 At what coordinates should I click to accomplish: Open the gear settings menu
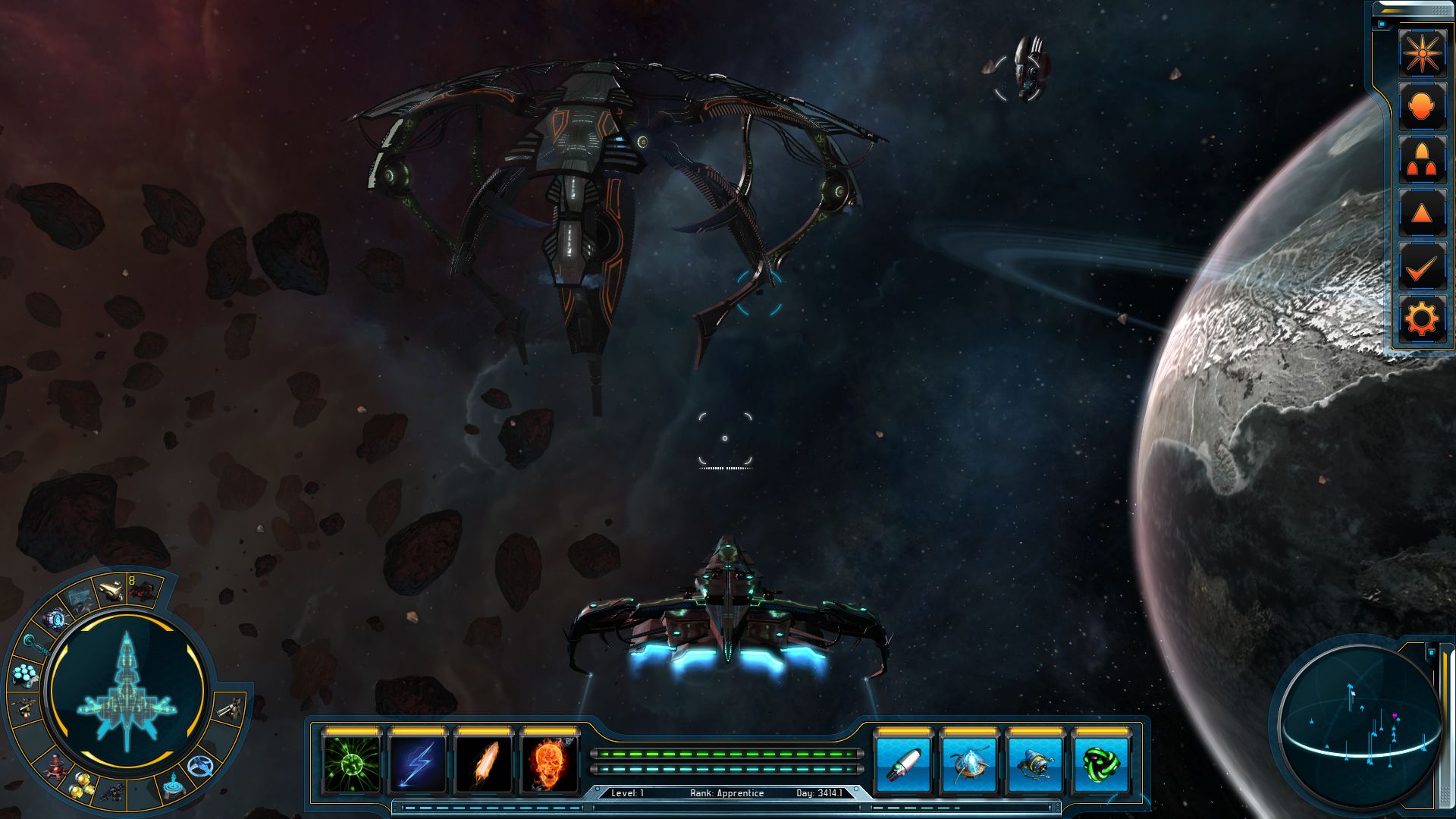pos(1421,319)
